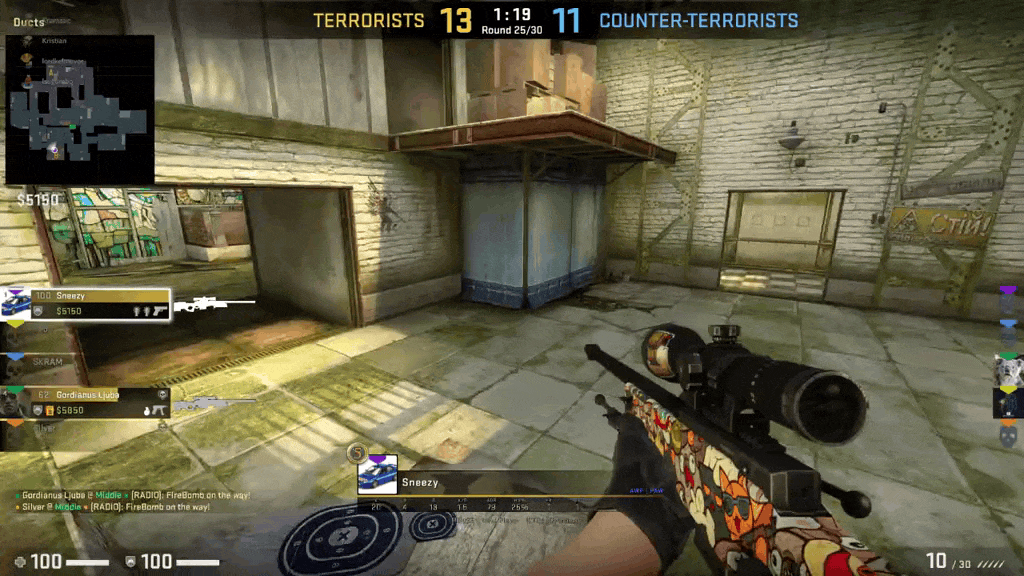Select Gordianus Ljuba's player card
Image resolution: width=1024 pixels, height=576 pixels.
[x=85, y=402]
